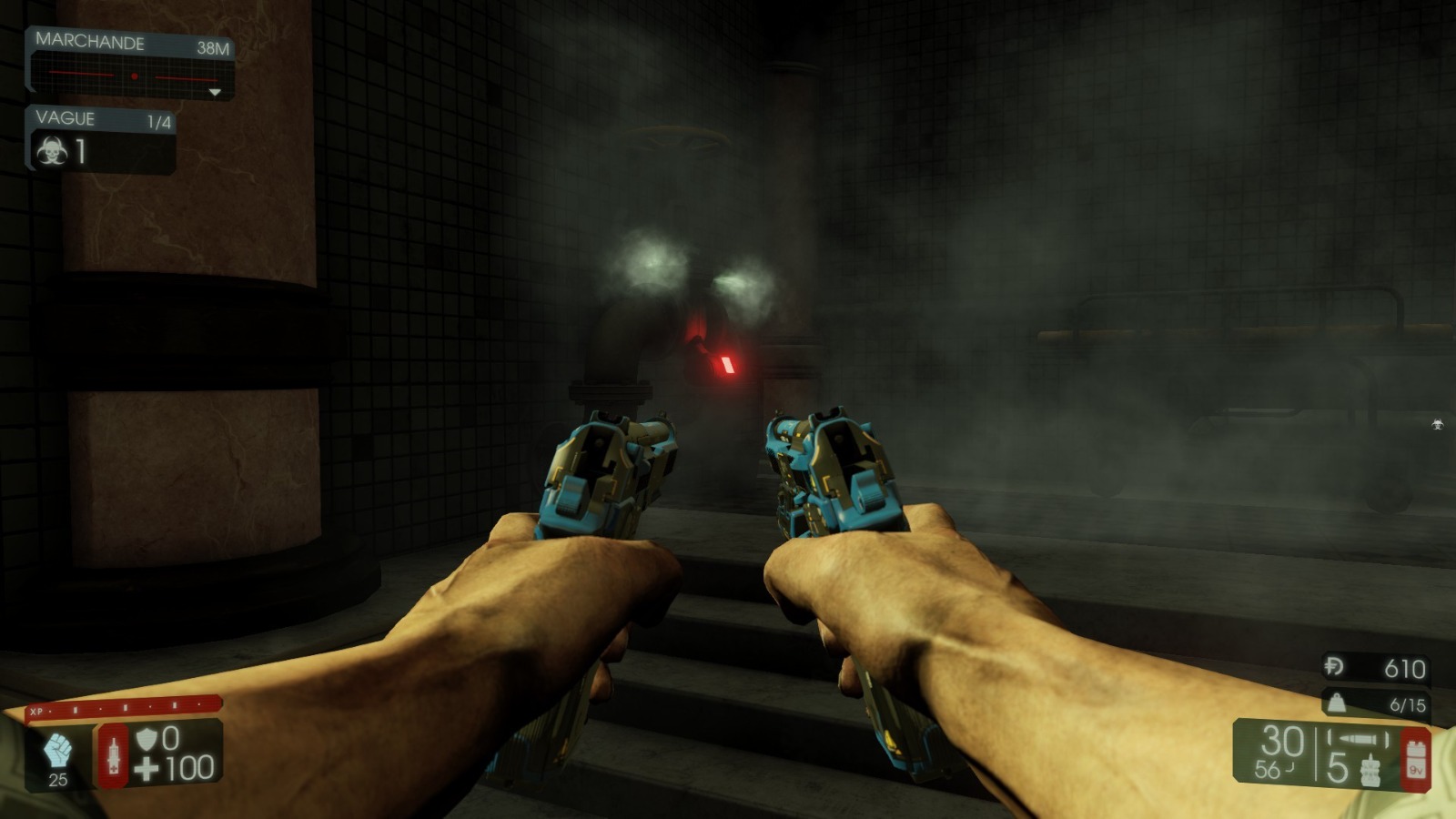Image resolution: width=1456 pixels, height=819 pixels.
Task: Click the red 9v battery flashlight indicator
Action: (1415, 759)
